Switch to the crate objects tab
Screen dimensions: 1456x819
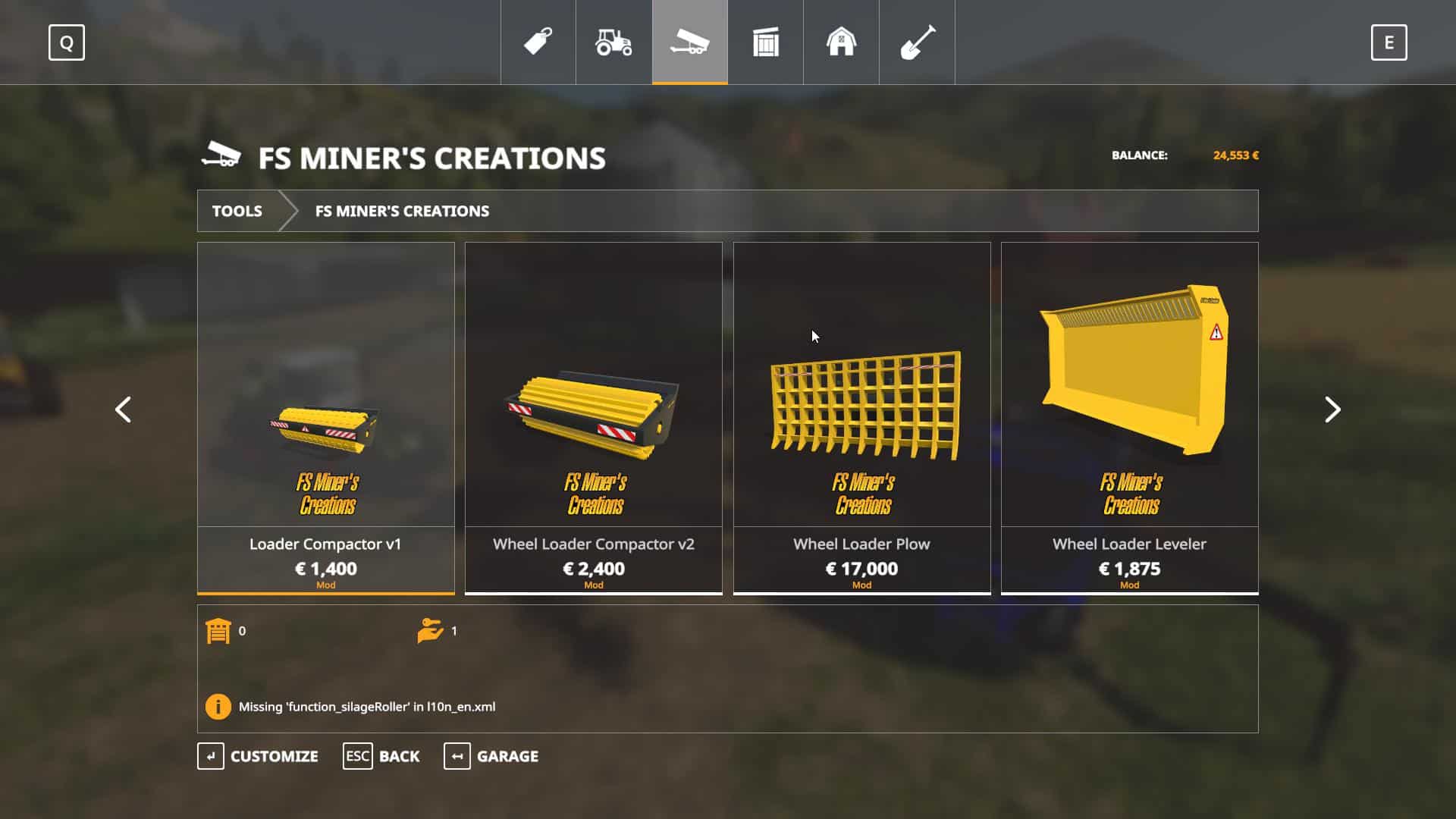point(766,42)
